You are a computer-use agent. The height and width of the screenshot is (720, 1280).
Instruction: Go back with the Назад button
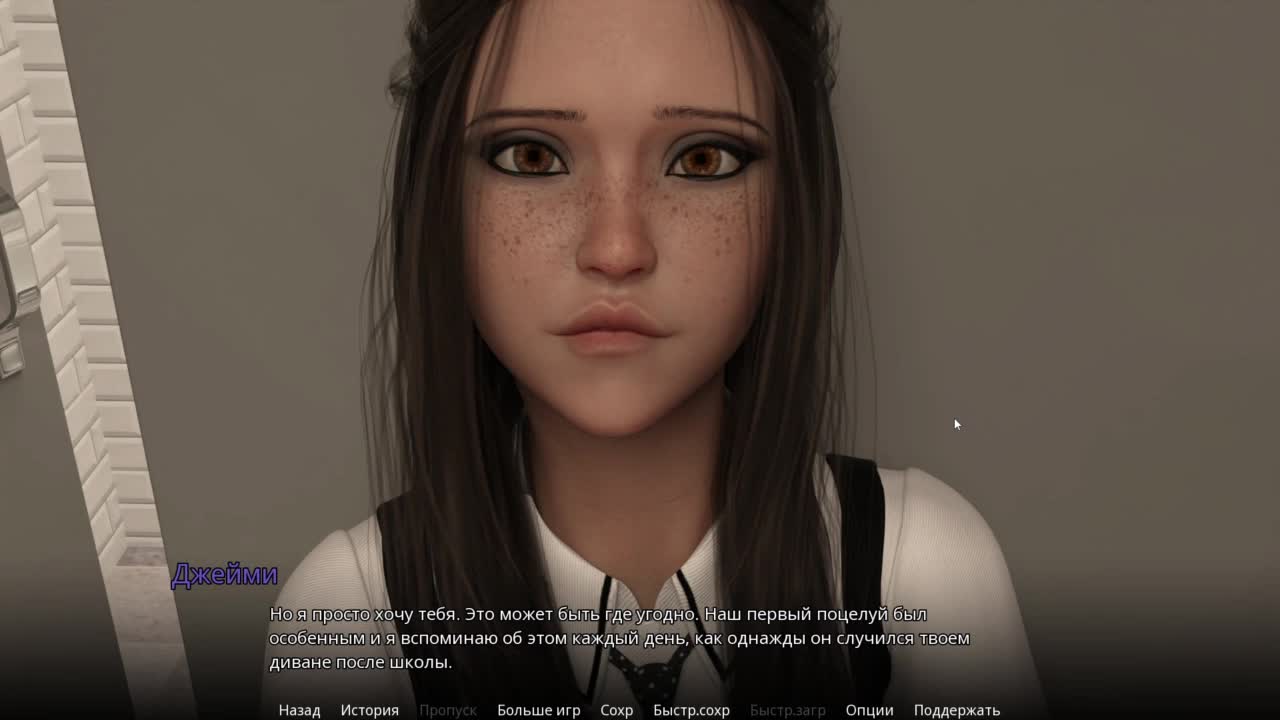(x=299, y=710)
